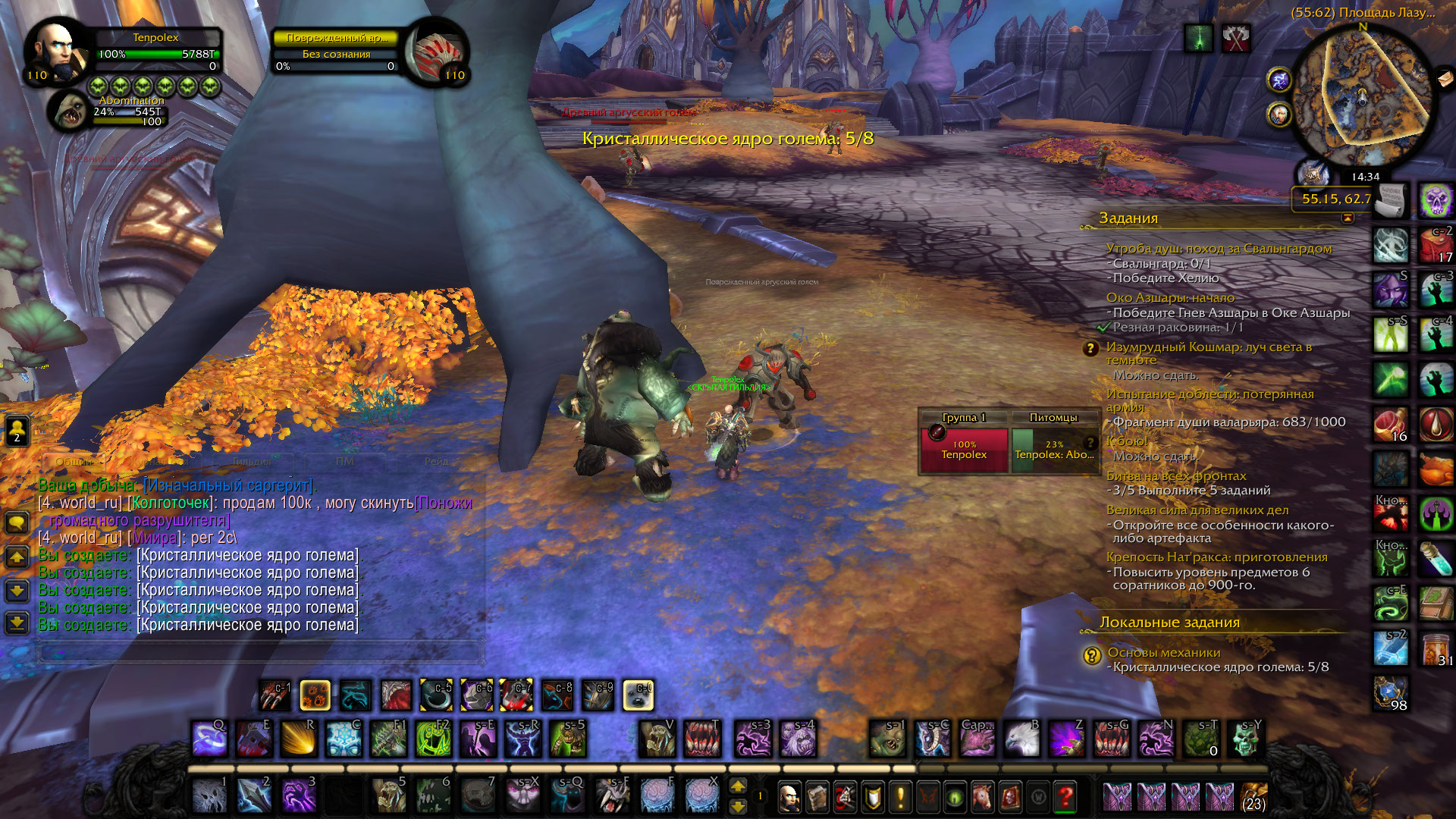The width and height of the screenshot is (1456, 819).
Task: Select the Утроба душ quest entry
Action: (x=1219, y=249)
